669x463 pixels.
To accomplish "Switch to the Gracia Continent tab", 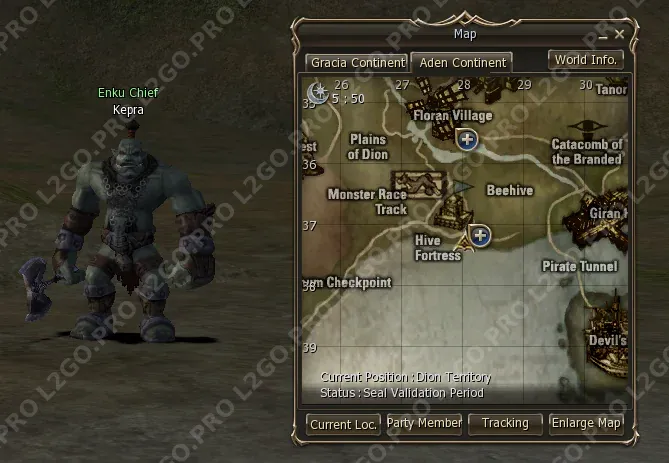I will tap(357, 62).
